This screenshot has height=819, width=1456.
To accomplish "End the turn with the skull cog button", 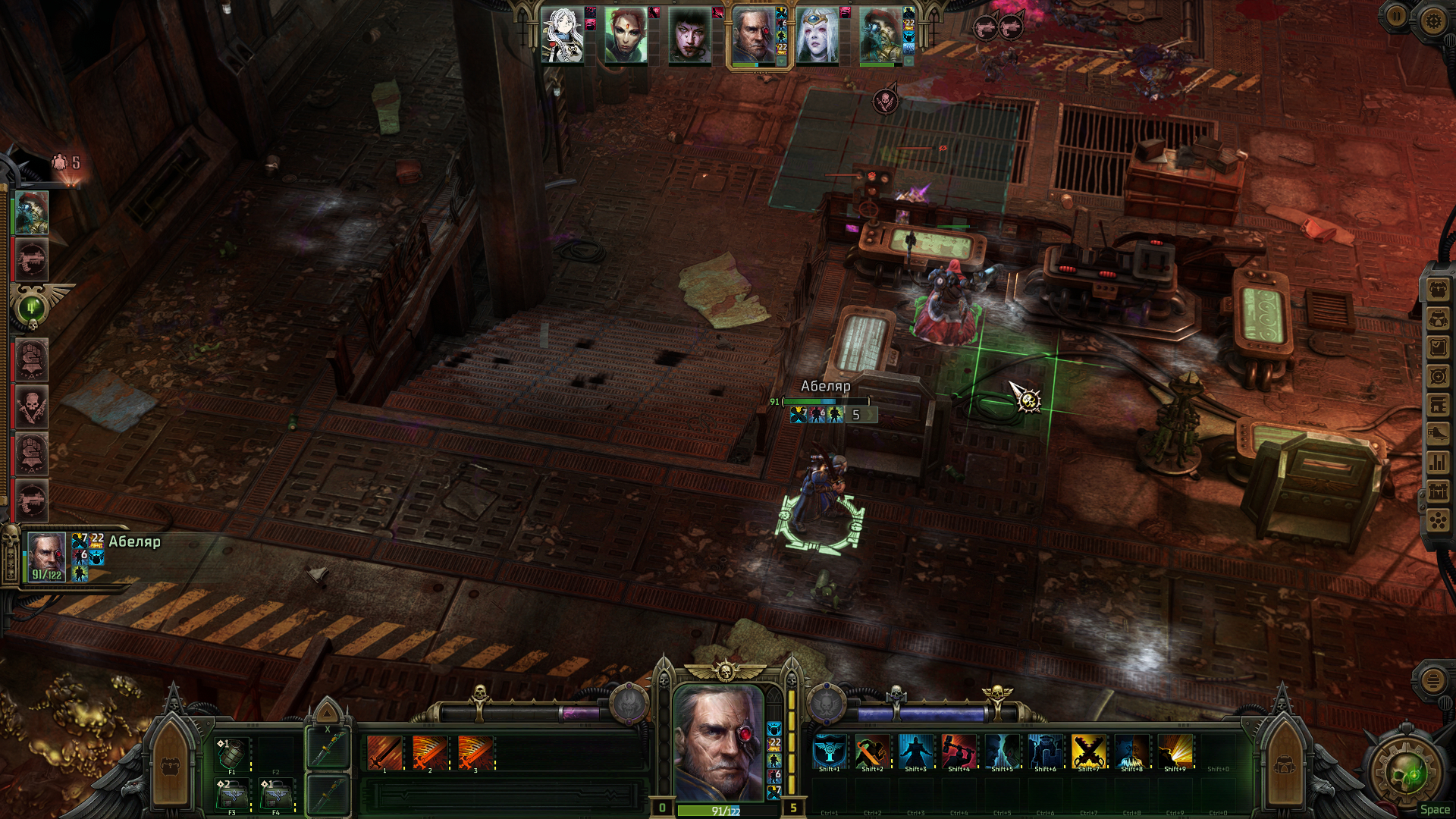I will click(x=1408, y=773).
